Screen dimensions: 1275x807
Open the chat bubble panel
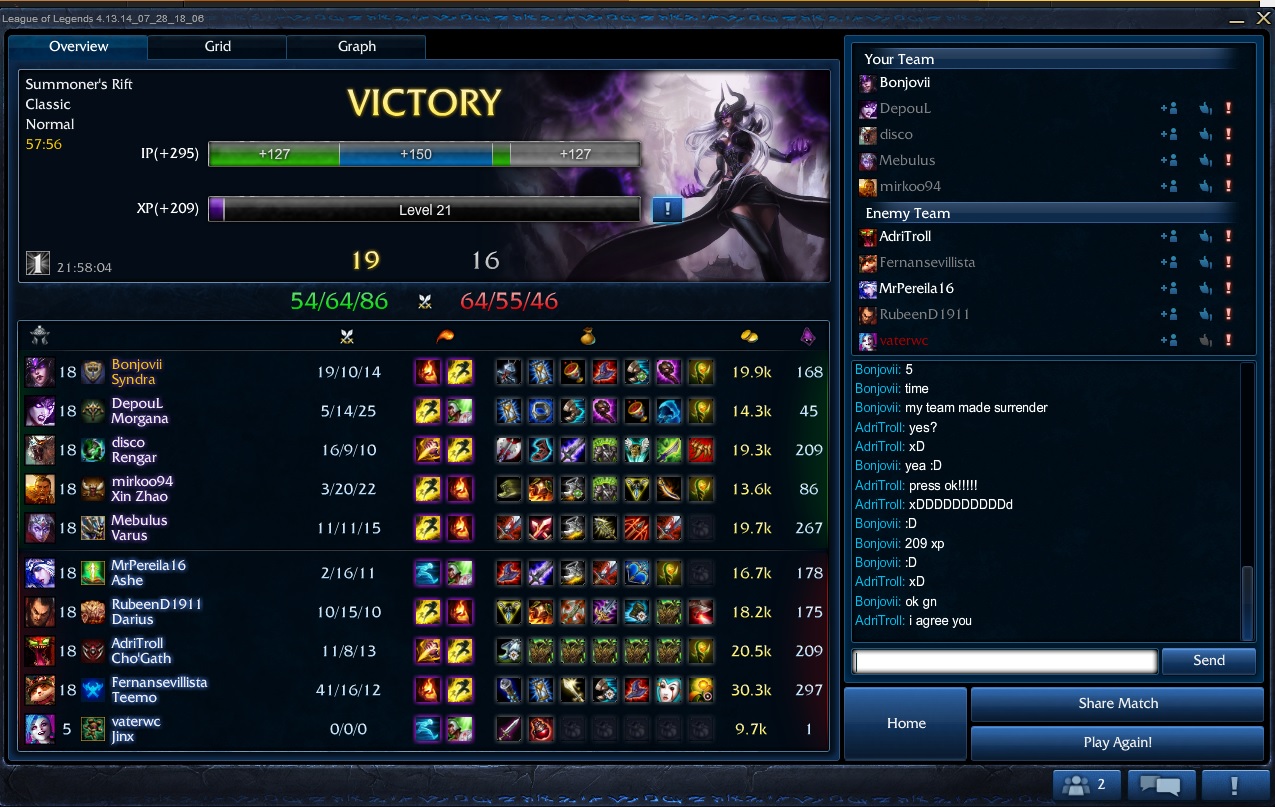(x=1161, y=785)
